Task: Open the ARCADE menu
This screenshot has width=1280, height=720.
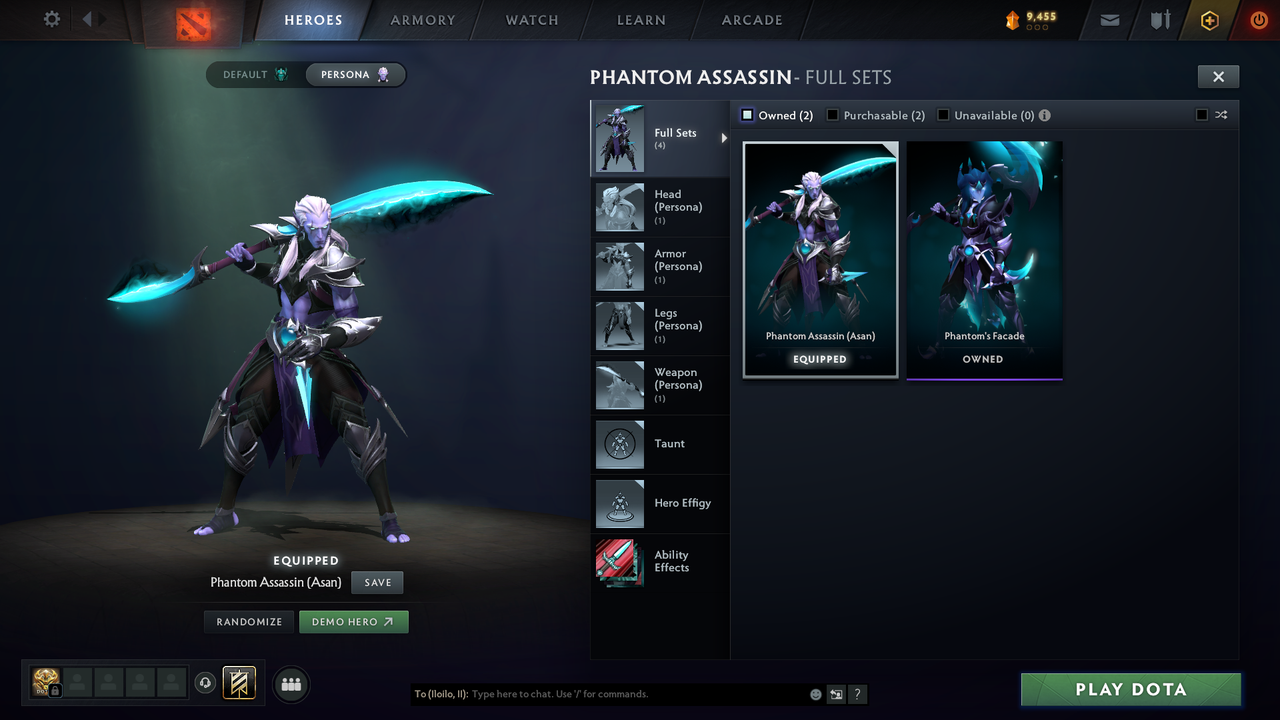Action: (x=751, y=20)
